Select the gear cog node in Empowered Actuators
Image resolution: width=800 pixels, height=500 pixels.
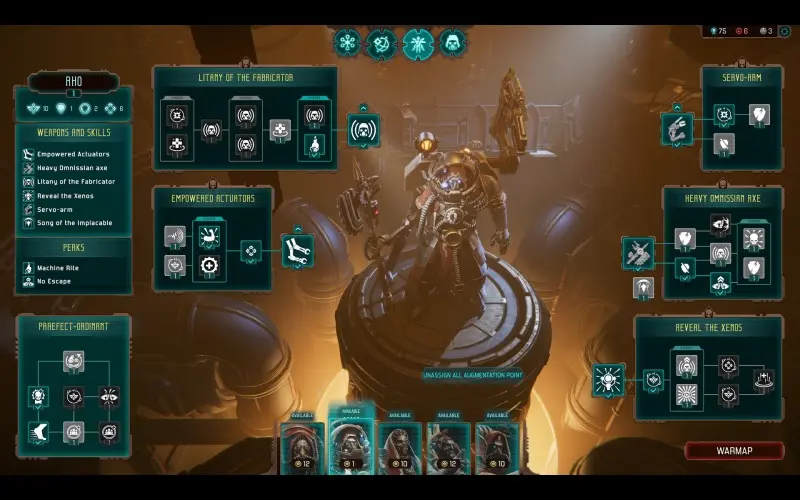209,265
